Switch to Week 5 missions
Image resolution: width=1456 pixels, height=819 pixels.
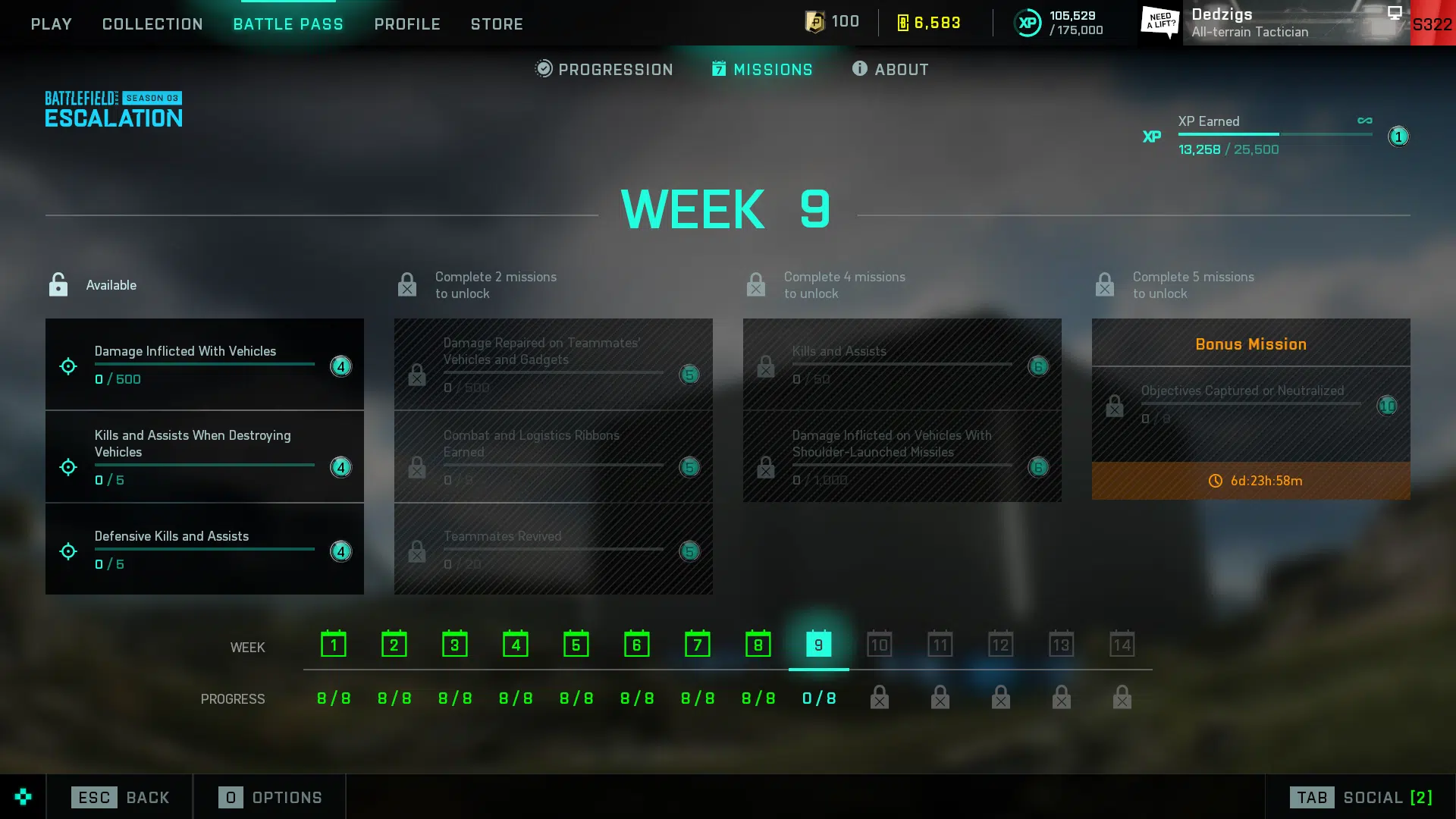point(576,645)
